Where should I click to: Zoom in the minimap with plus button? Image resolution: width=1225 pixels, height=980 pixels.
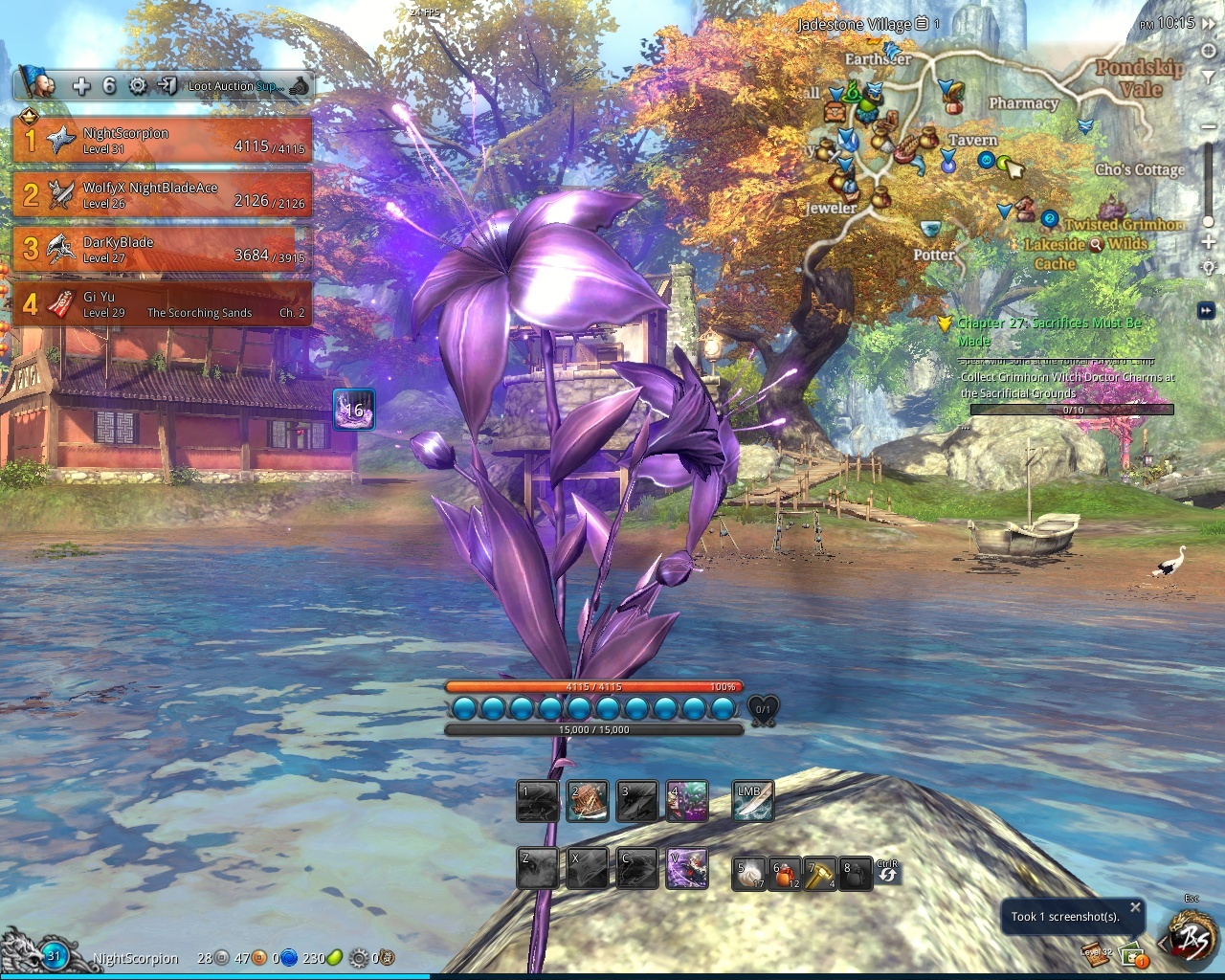[1208, 242]
